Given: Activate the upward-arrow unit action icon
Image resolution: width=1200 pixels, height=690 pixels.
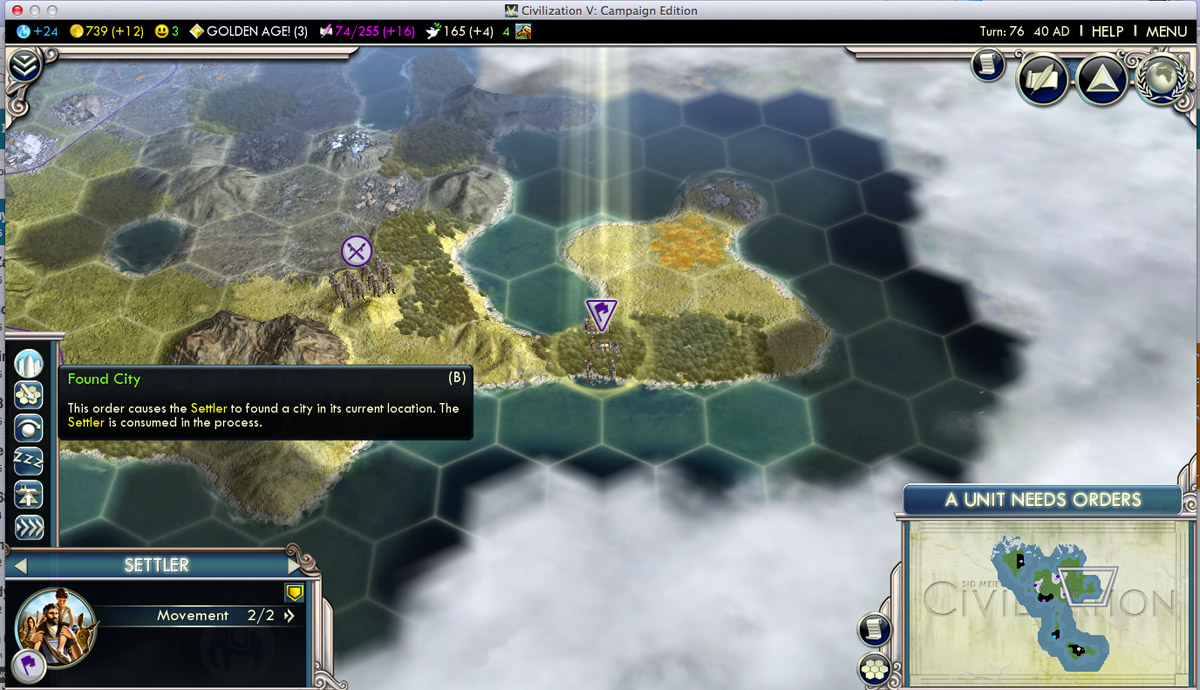Looking at the screenshot, I should tap(29, 493).
